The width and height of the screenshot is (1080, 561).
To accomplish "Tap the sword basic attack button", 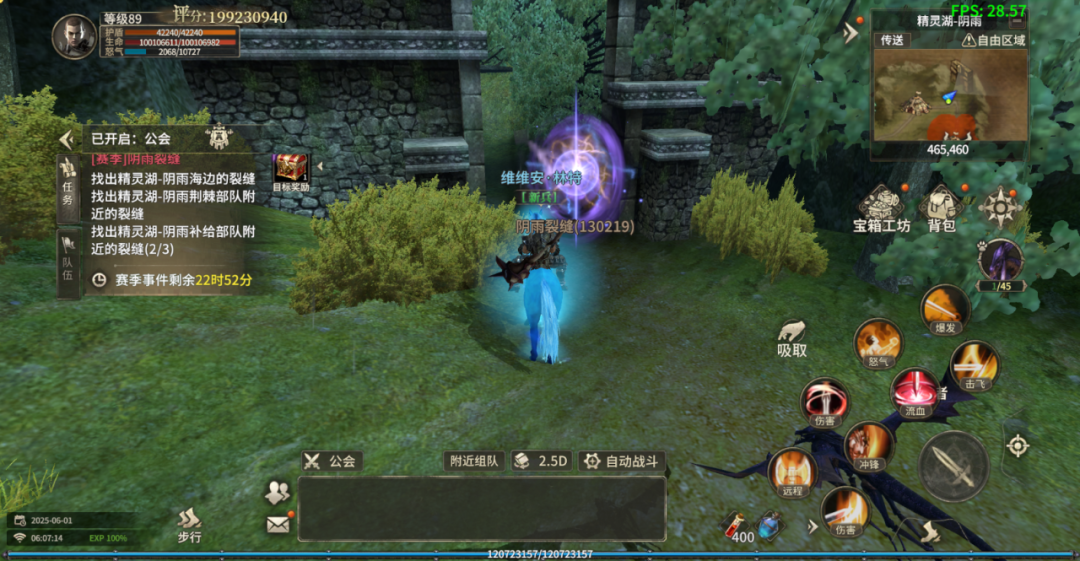I will [954, 466].
